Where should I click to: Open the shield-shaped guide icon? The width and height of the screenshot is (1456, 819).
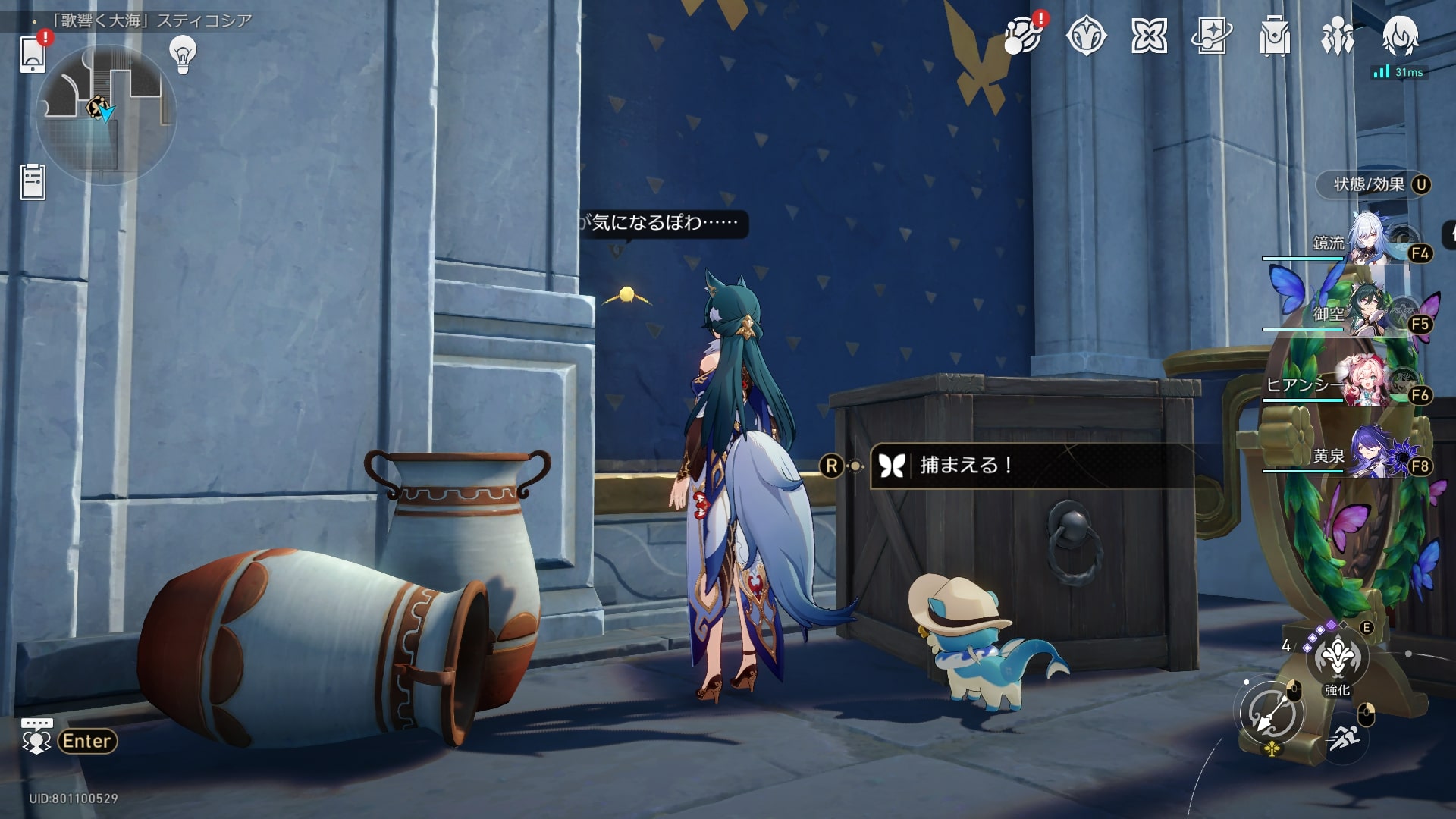coord(1086,36)
